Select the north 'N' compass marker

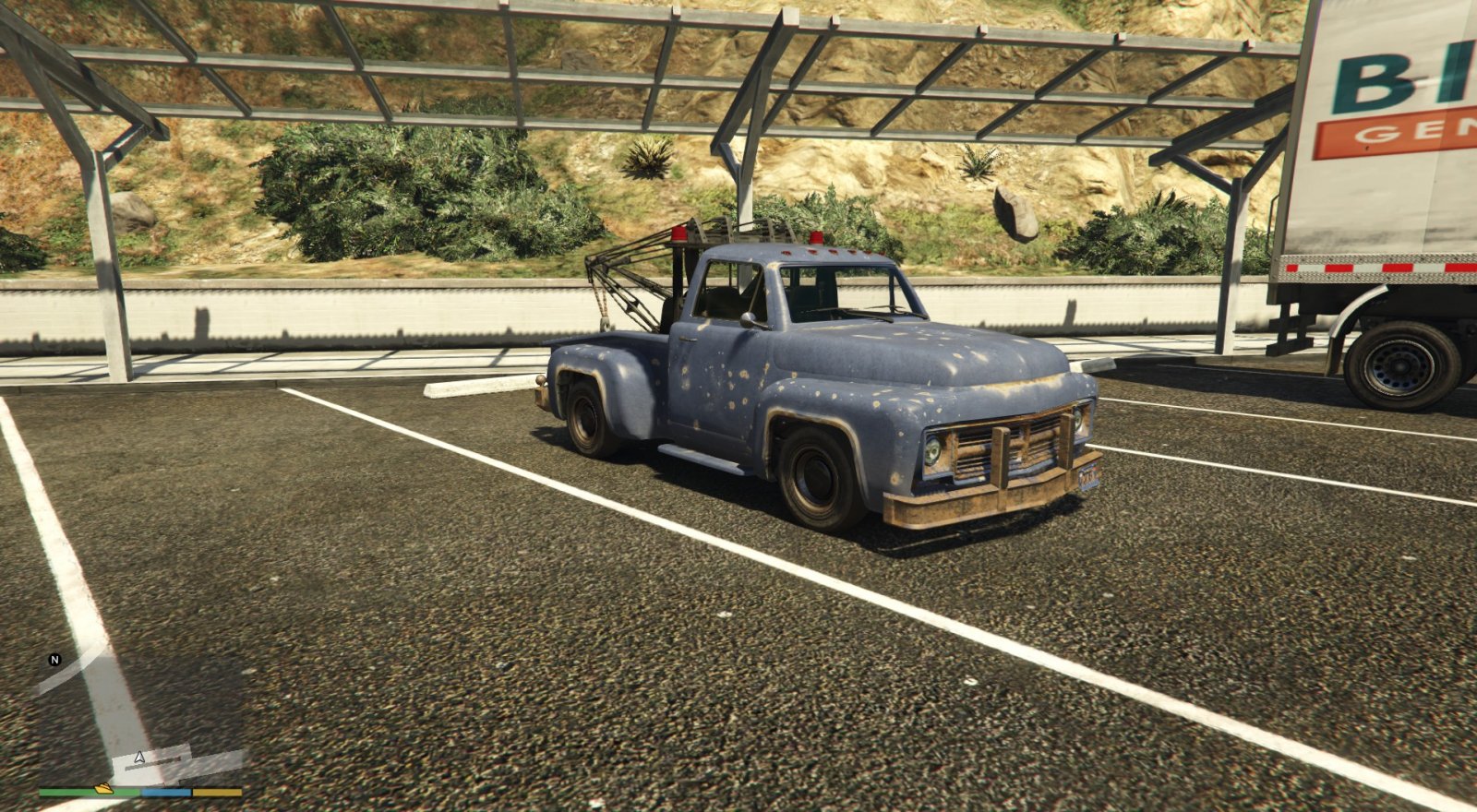54,660
